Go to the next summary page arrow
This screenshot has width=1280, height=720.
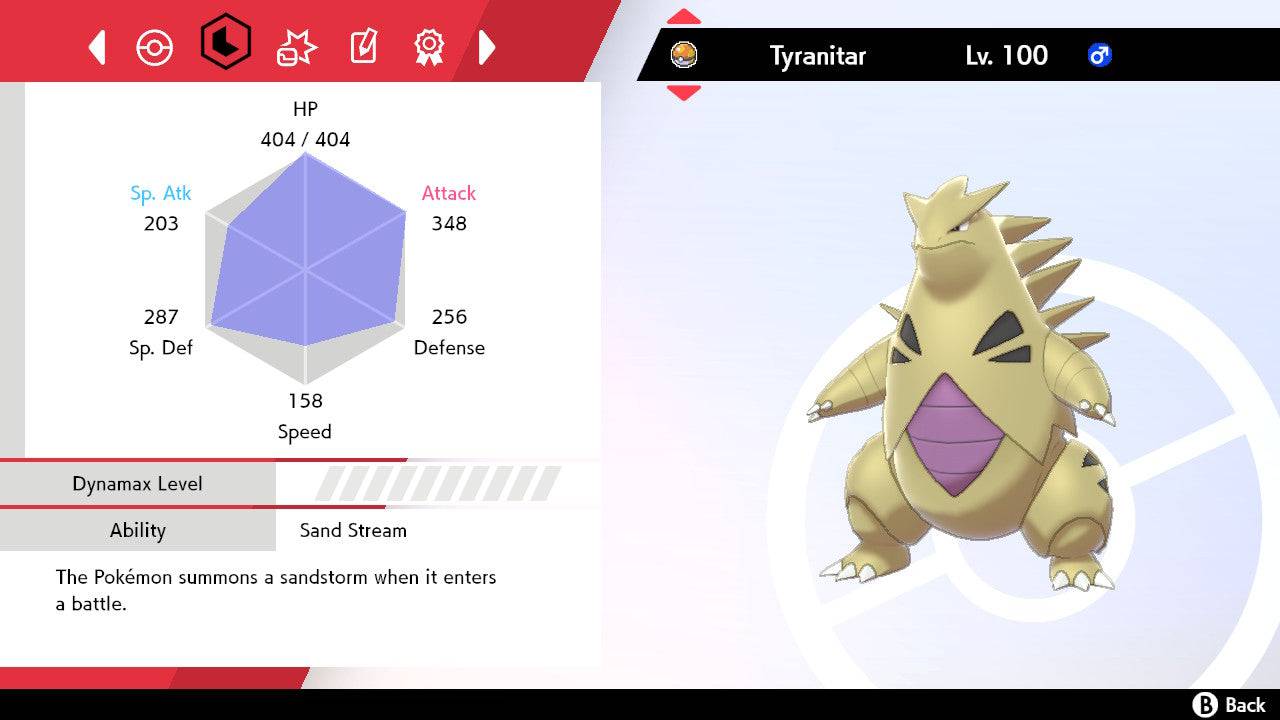(487, 47)
